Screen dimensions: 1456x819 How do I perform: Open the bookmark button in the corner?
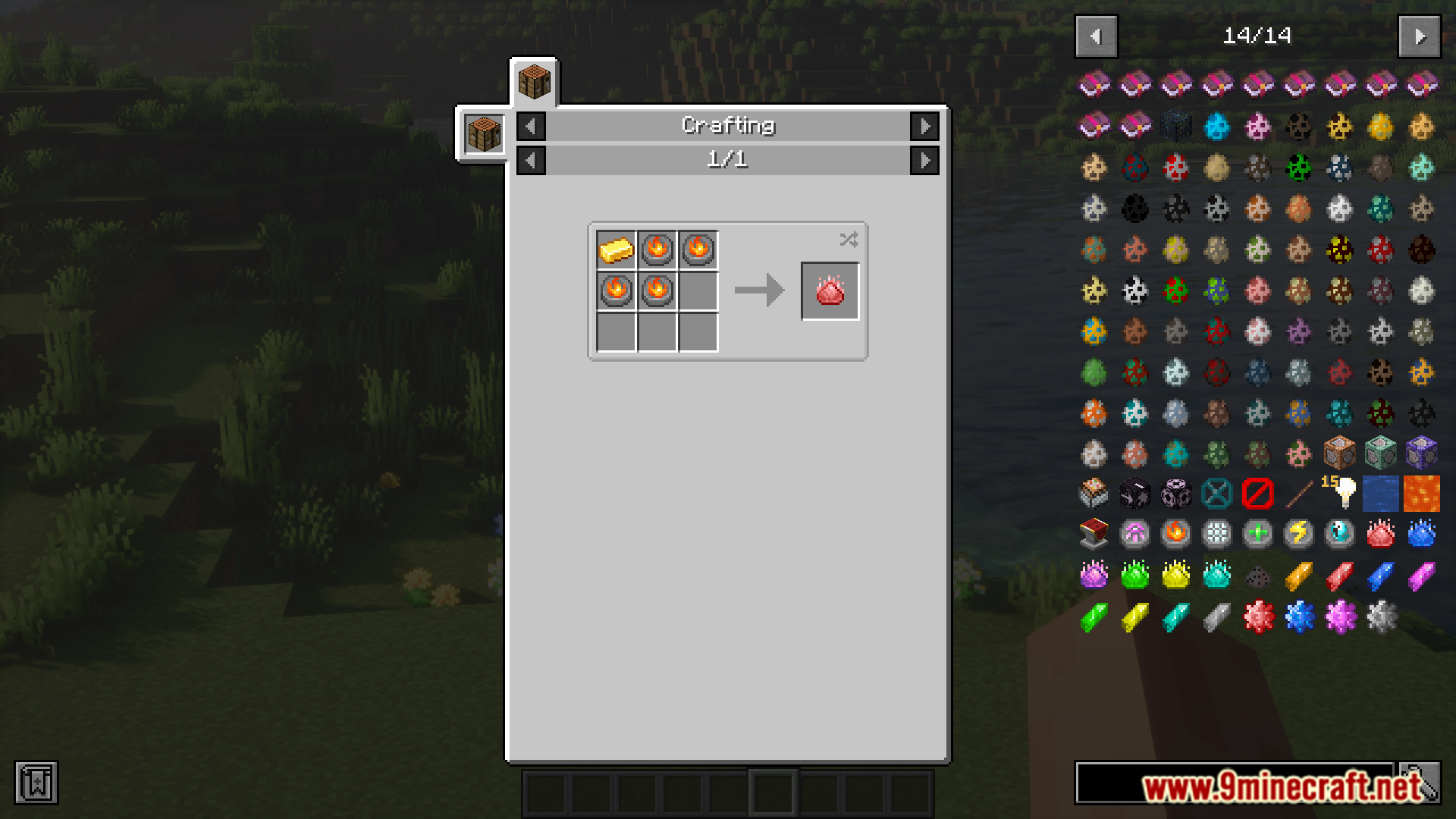point(36,782)
